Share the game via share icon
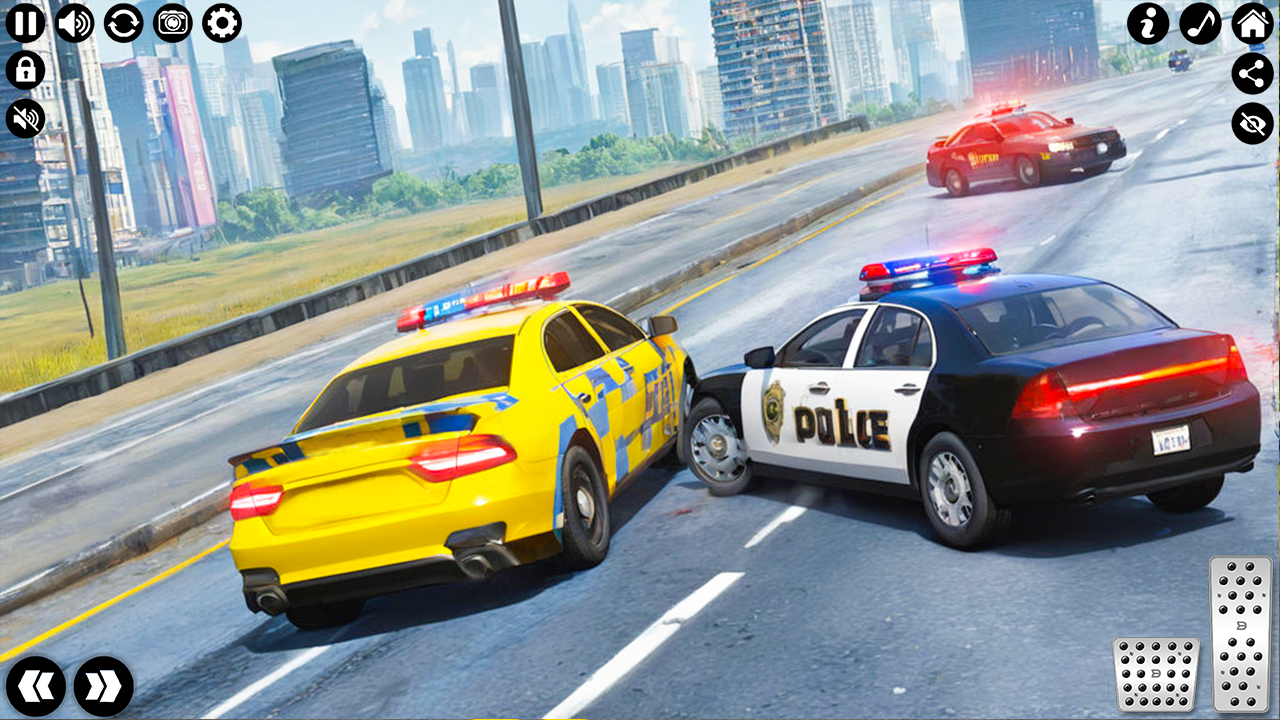The height and width of the screenshot is (720, 1280). coord(1252,72)
